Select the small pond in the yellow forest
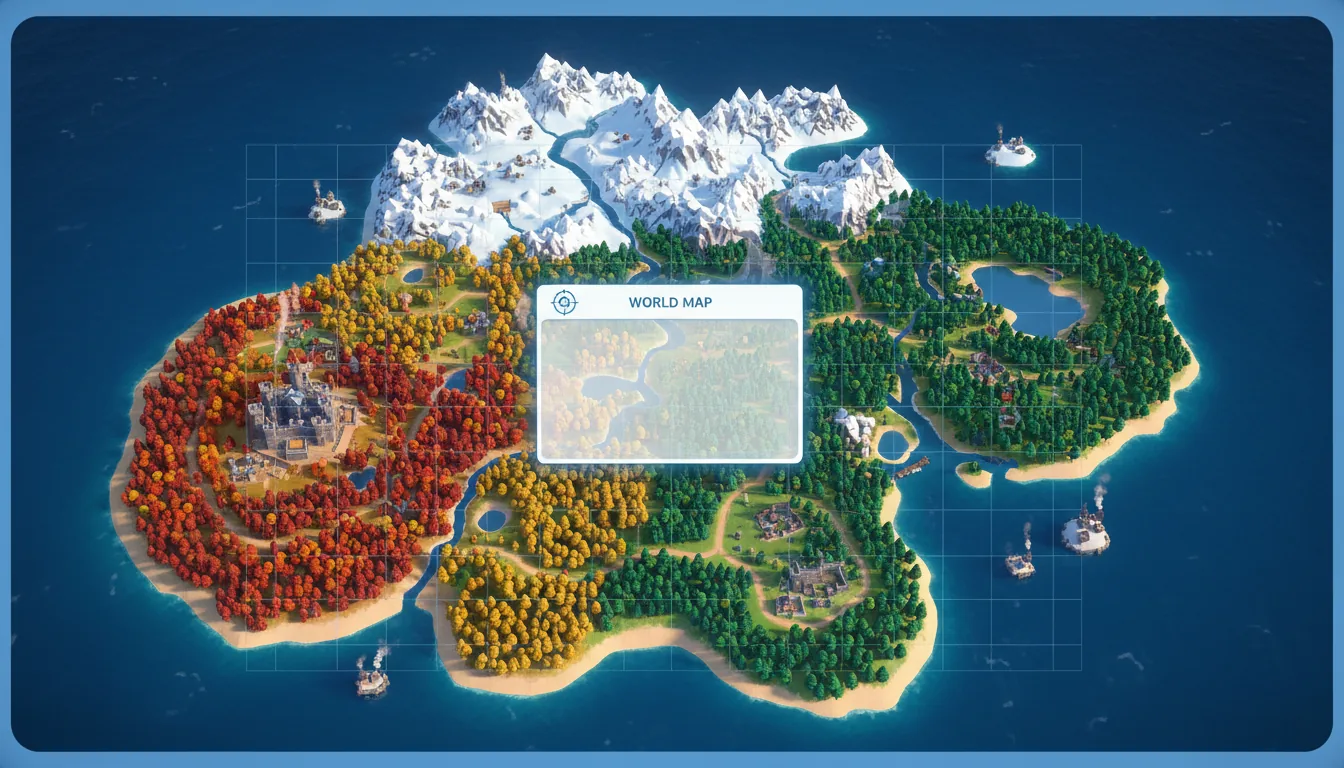 tap(491, 521)
